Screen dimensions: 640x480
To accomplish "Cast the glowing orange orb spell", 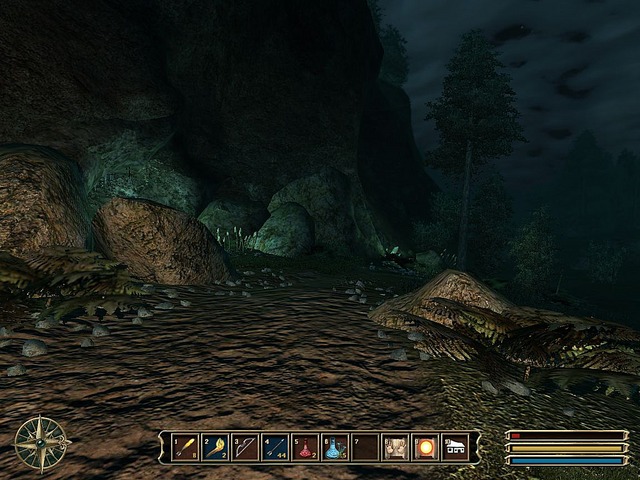I will pyautogui.click(x=426, y=446).
